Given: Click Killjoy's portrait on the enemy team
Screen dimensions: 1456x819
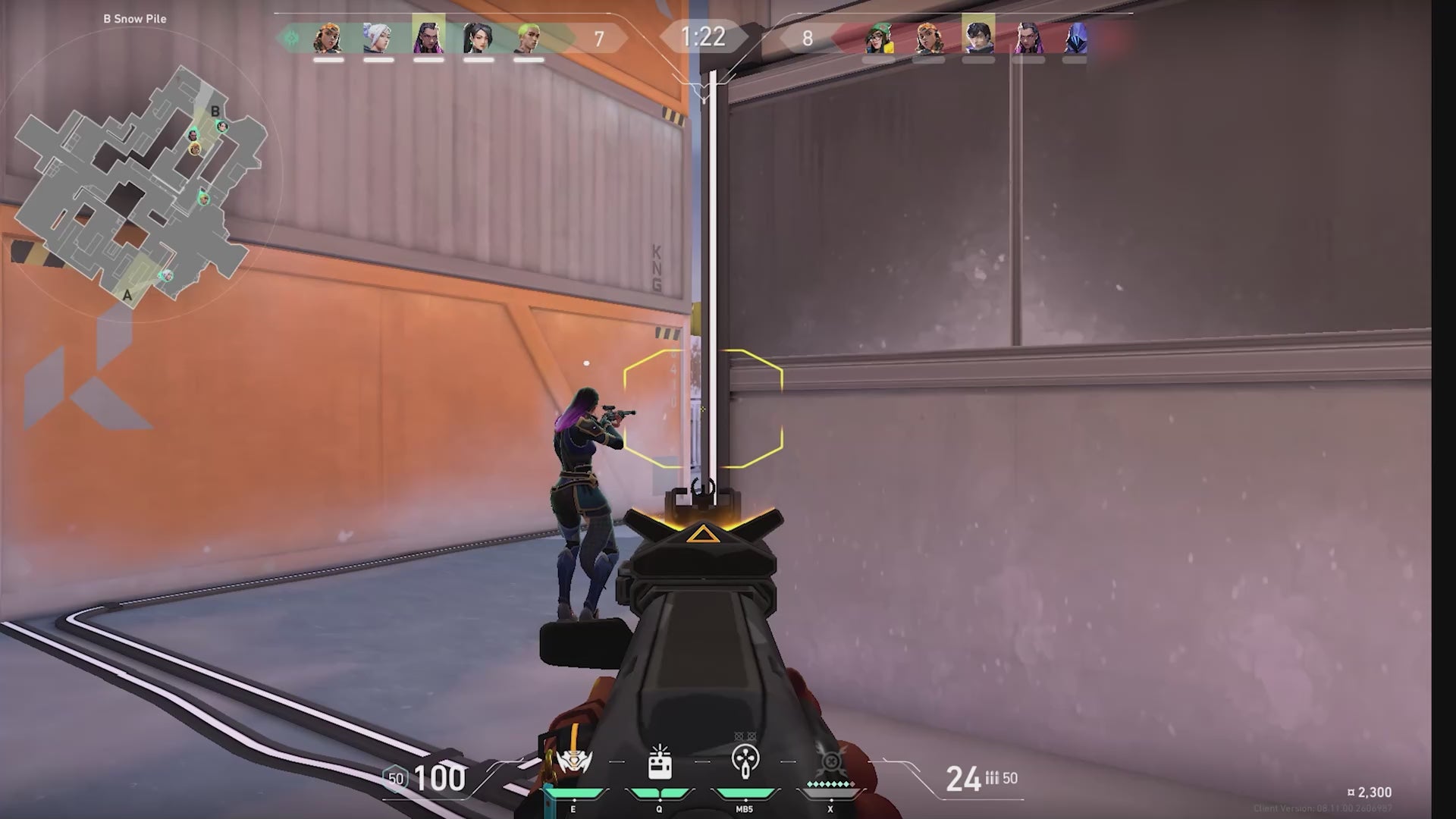Looking at the screenshot, I should [880, 38].
